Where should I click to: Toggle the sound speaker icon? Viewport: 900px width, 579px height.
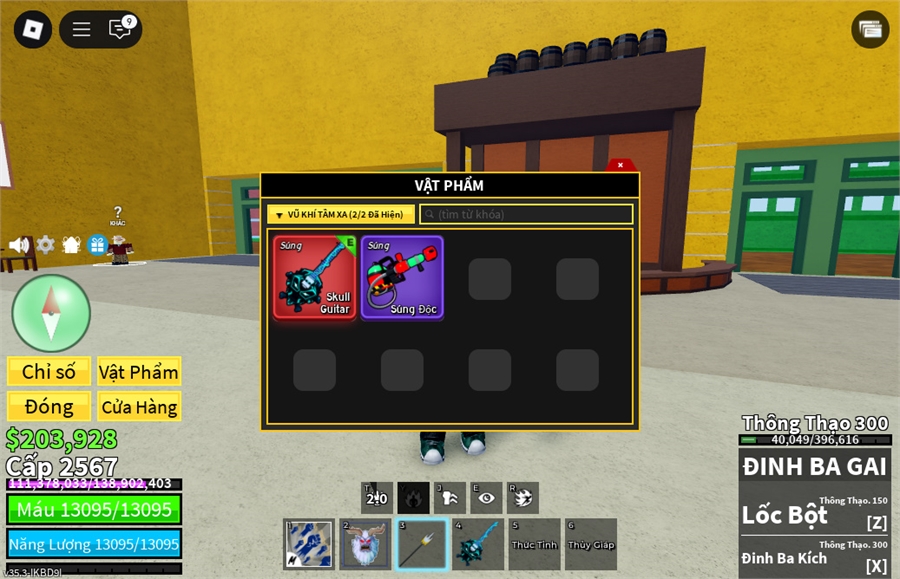pyautogui.click(x=19, y=245)
